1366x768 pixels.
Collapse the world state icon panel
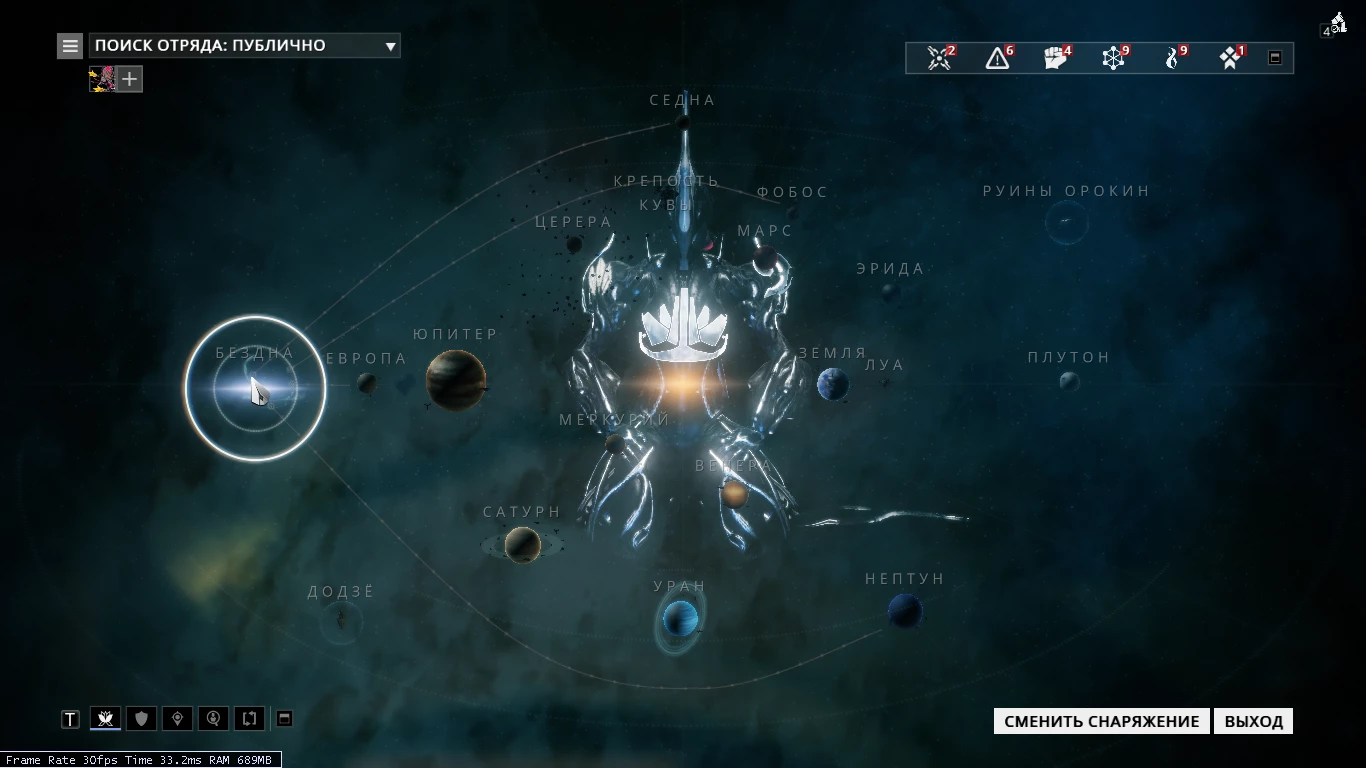coord(1275,58)
